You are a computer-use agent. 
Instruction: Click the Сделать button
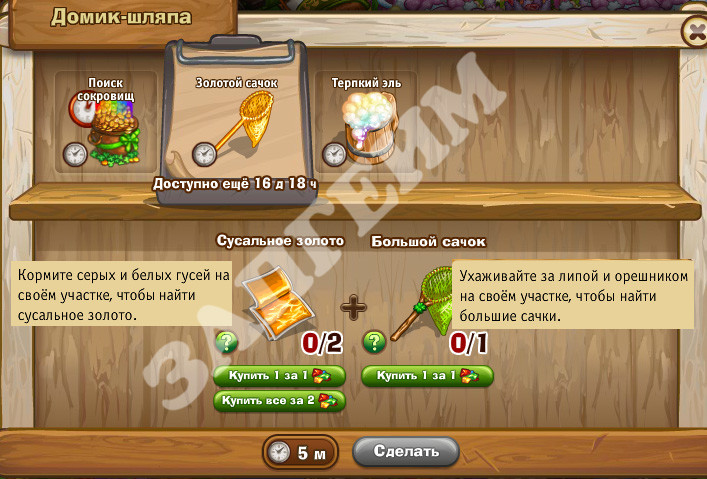(x=406, y=451)
